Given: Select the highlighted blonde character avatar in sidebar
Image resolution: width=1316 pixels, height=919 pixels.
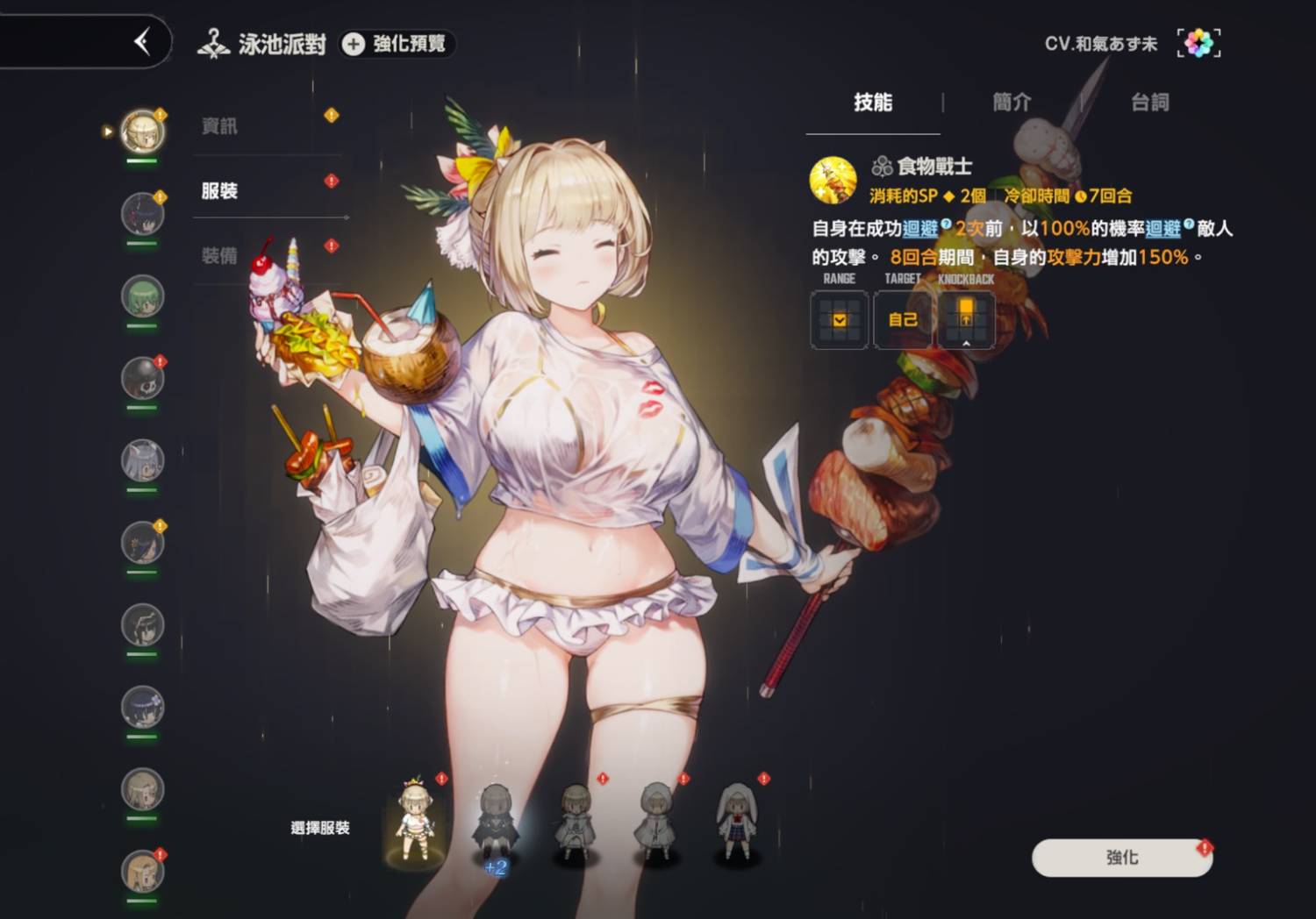Looking at the screenshot, I should click(x=142, y=130).
